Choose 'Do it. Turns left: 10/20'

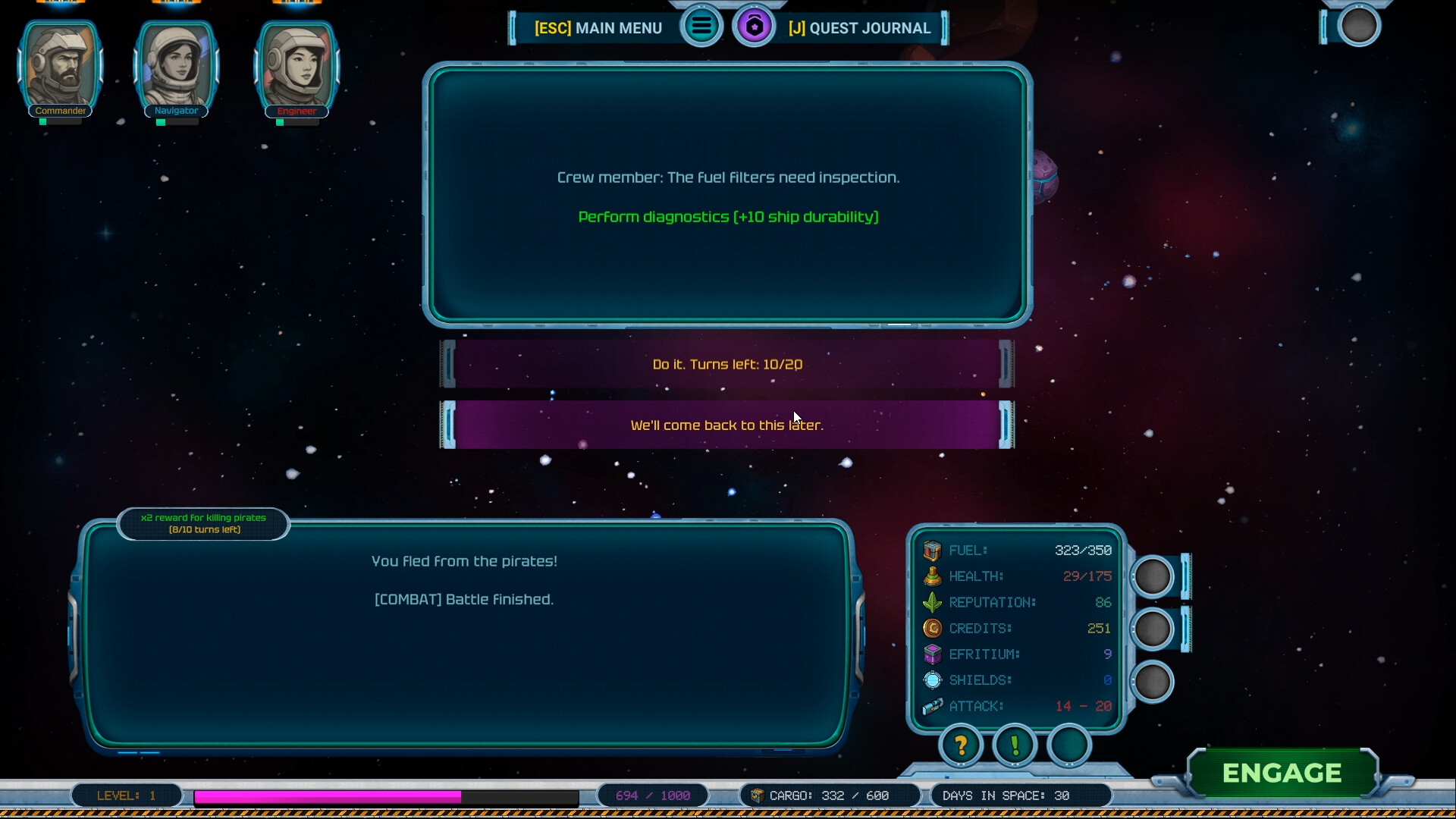pos(726,365)
